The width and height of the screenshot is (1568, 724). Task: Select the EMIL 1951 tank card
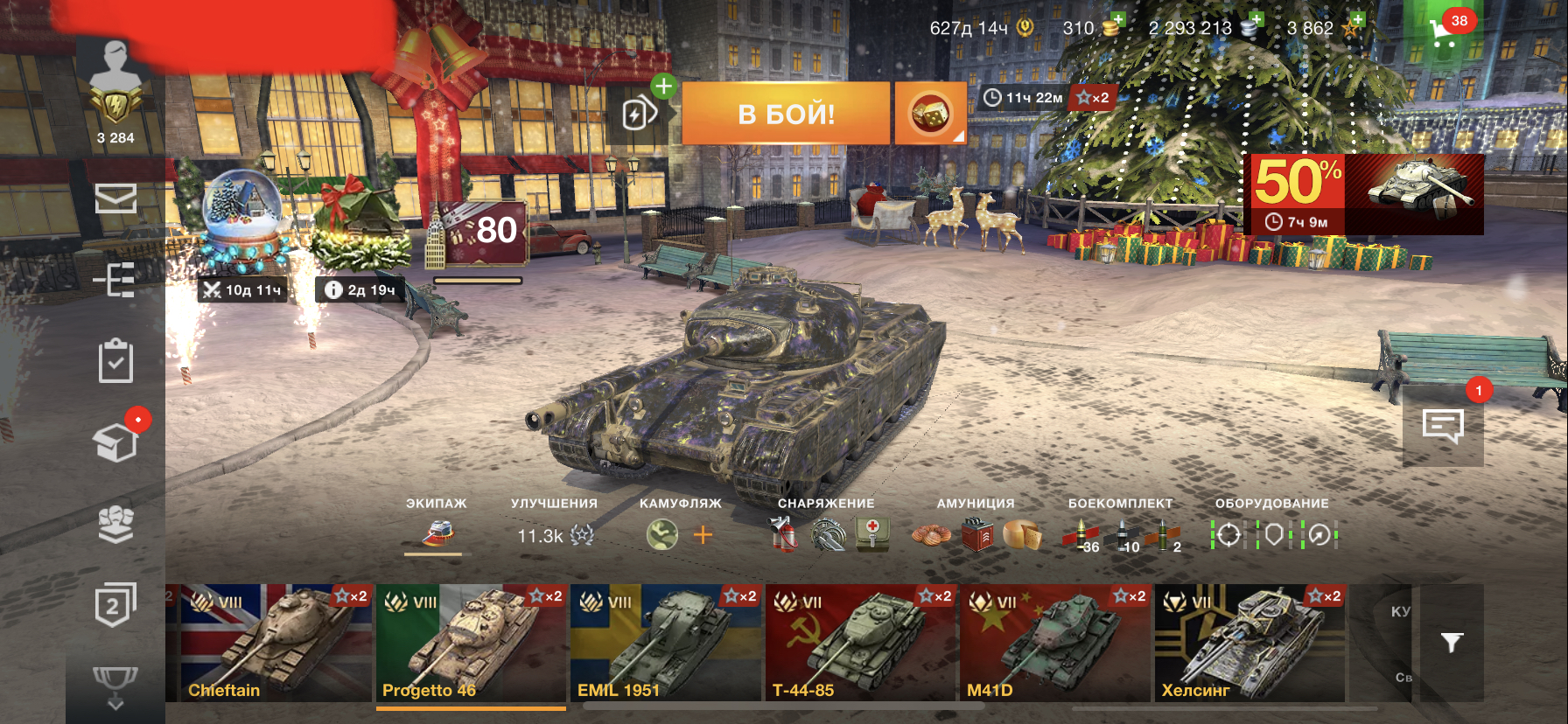[x=665, y=643]
